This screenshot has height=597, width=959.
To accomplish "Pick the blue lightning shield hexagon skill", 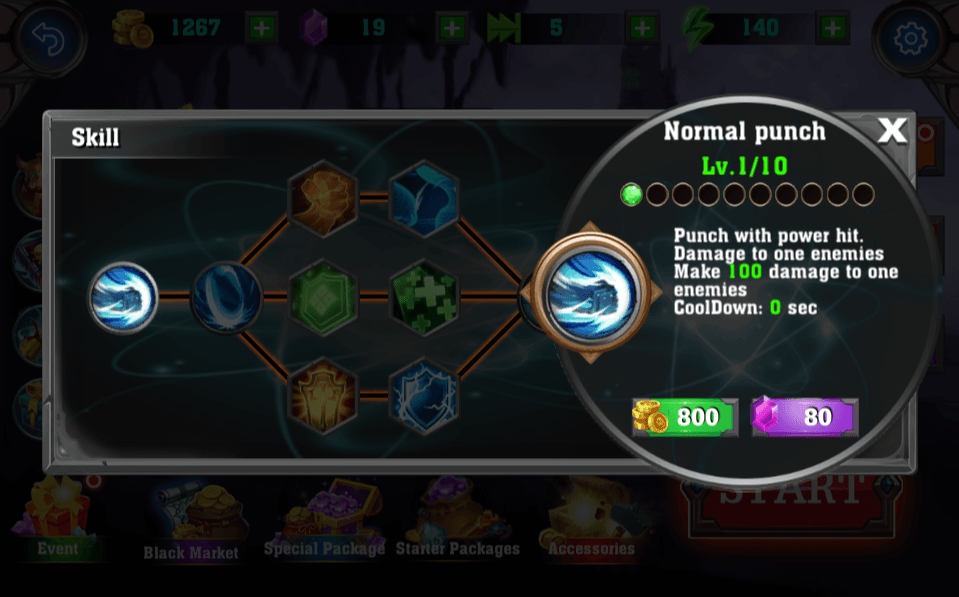I will click(423, 395).
